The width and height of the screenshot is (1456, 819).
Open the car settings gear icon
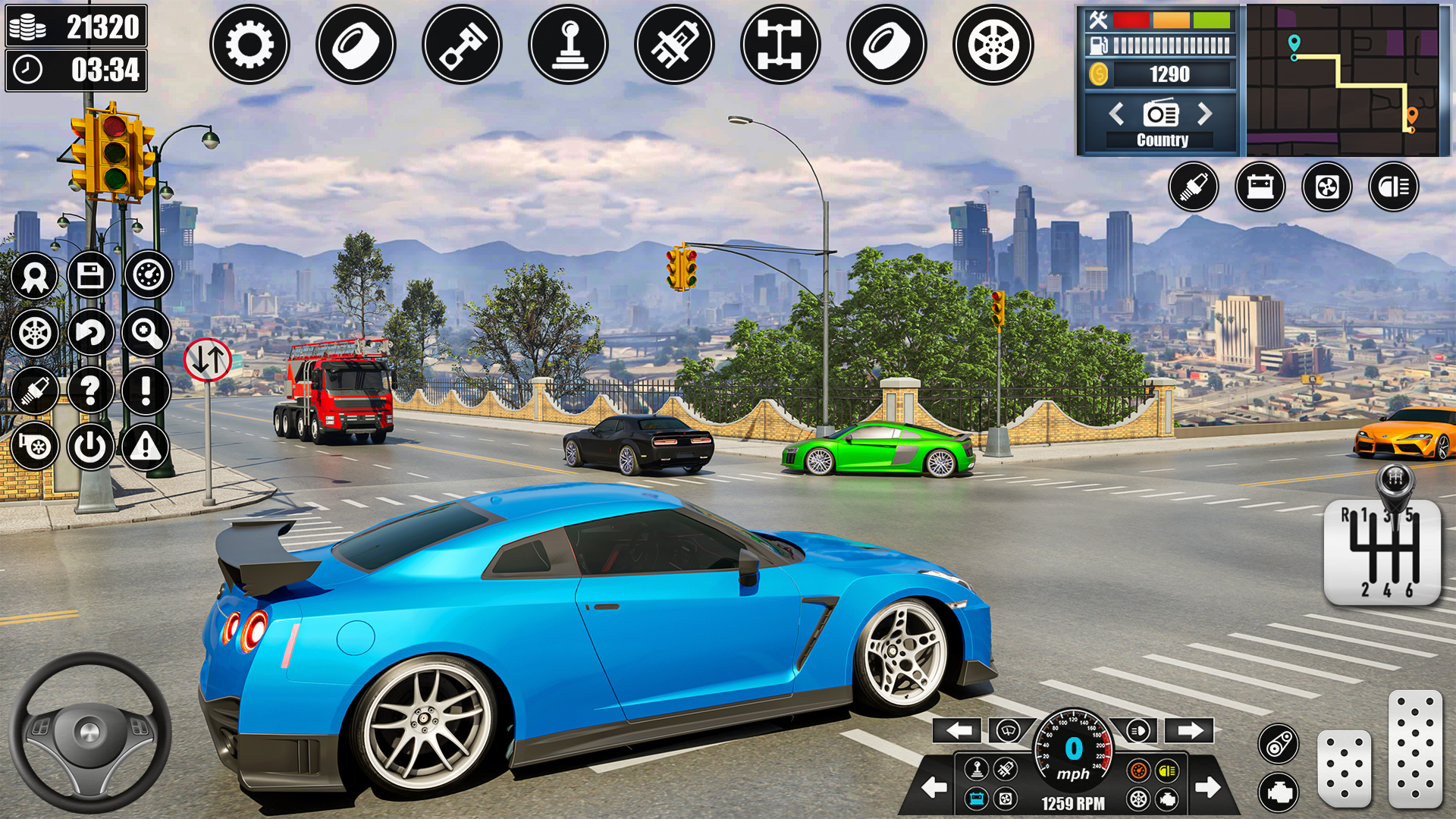(250, 44)
